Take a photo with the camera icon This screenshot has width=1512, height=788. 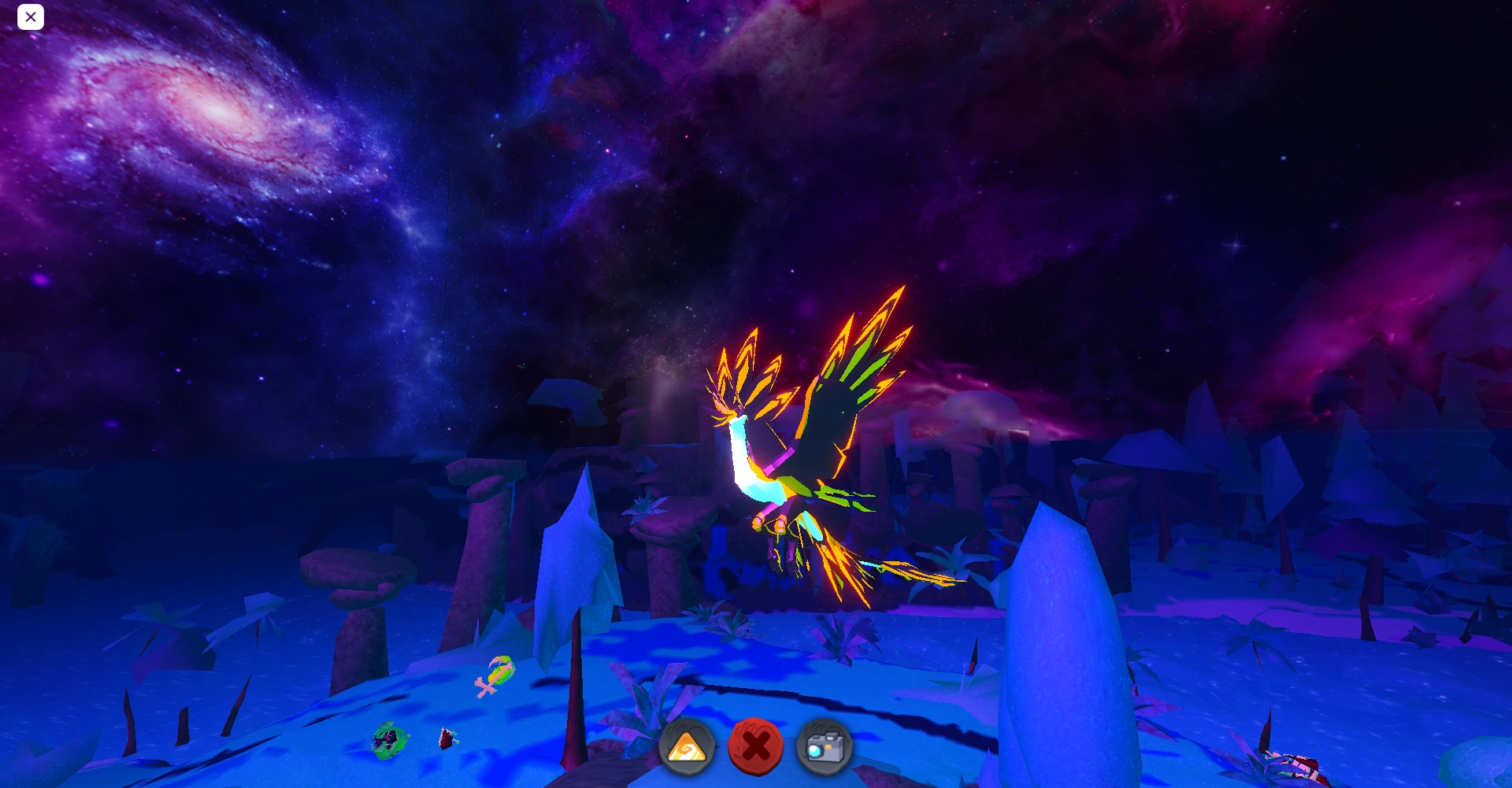pyautogui.click(x=825, y=745)
